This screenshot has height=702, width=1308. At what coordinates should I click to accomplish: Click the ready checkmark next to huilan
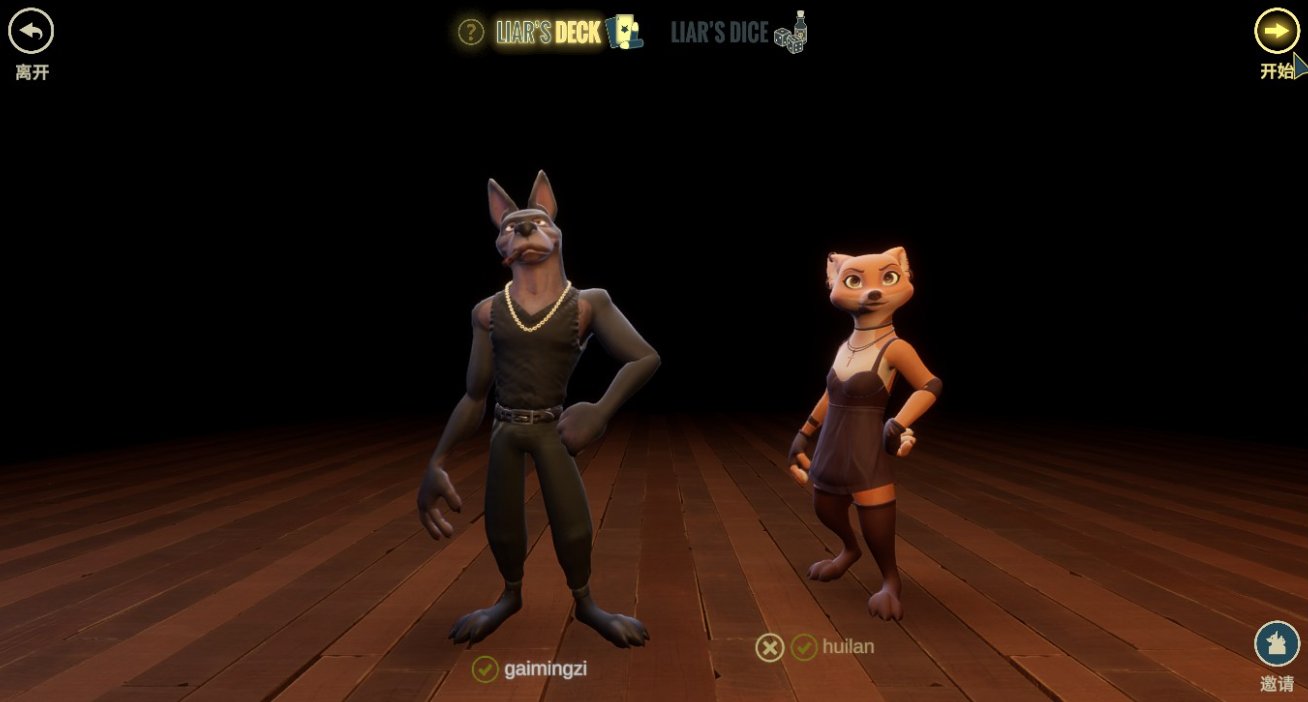[x=804, y=648]
